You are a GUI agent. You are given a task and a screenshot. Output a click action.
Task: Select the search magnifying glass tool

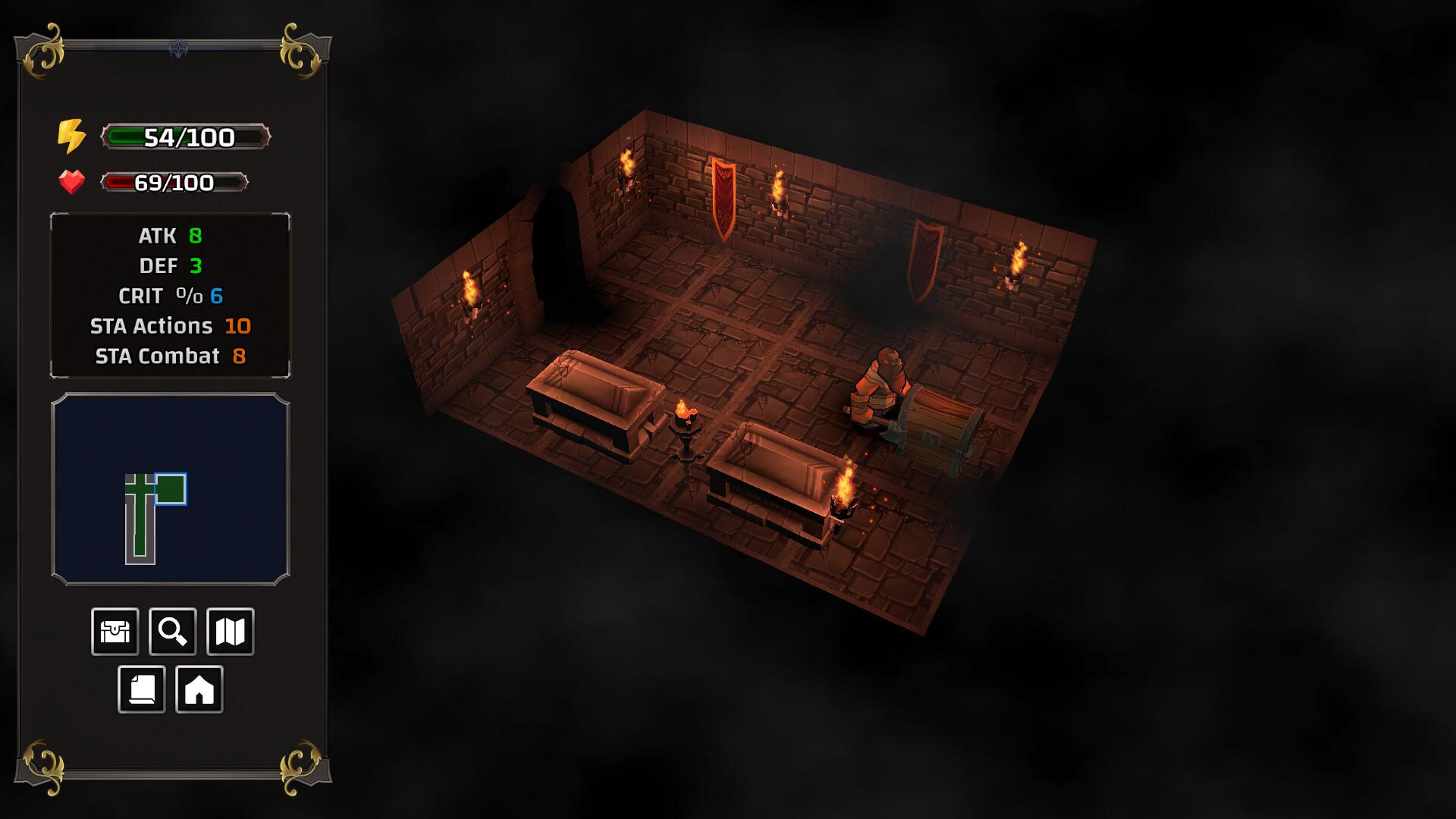coord(172,631)
